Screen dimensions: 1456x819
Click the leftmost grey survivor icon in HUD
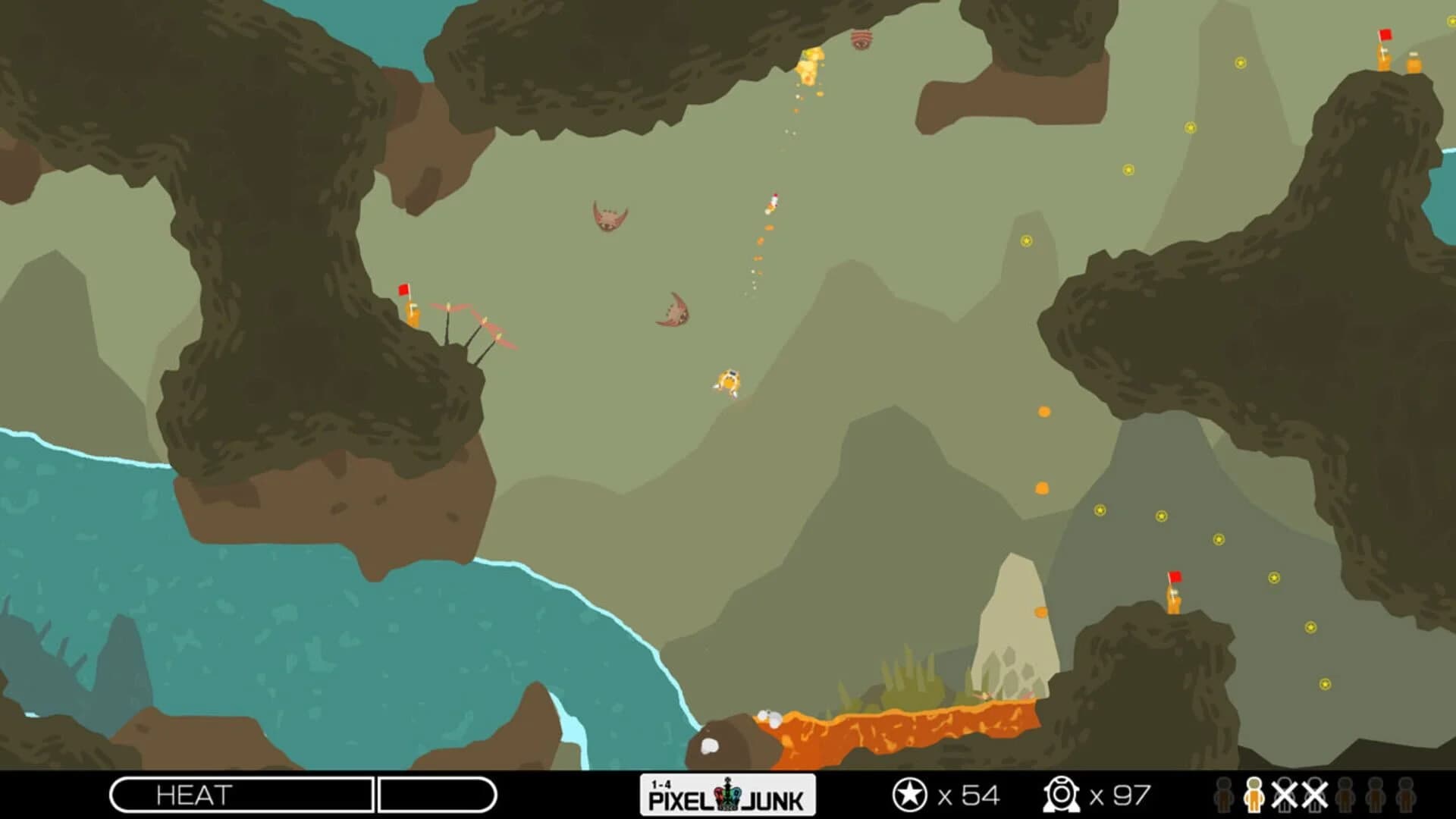pos(1222,795)
